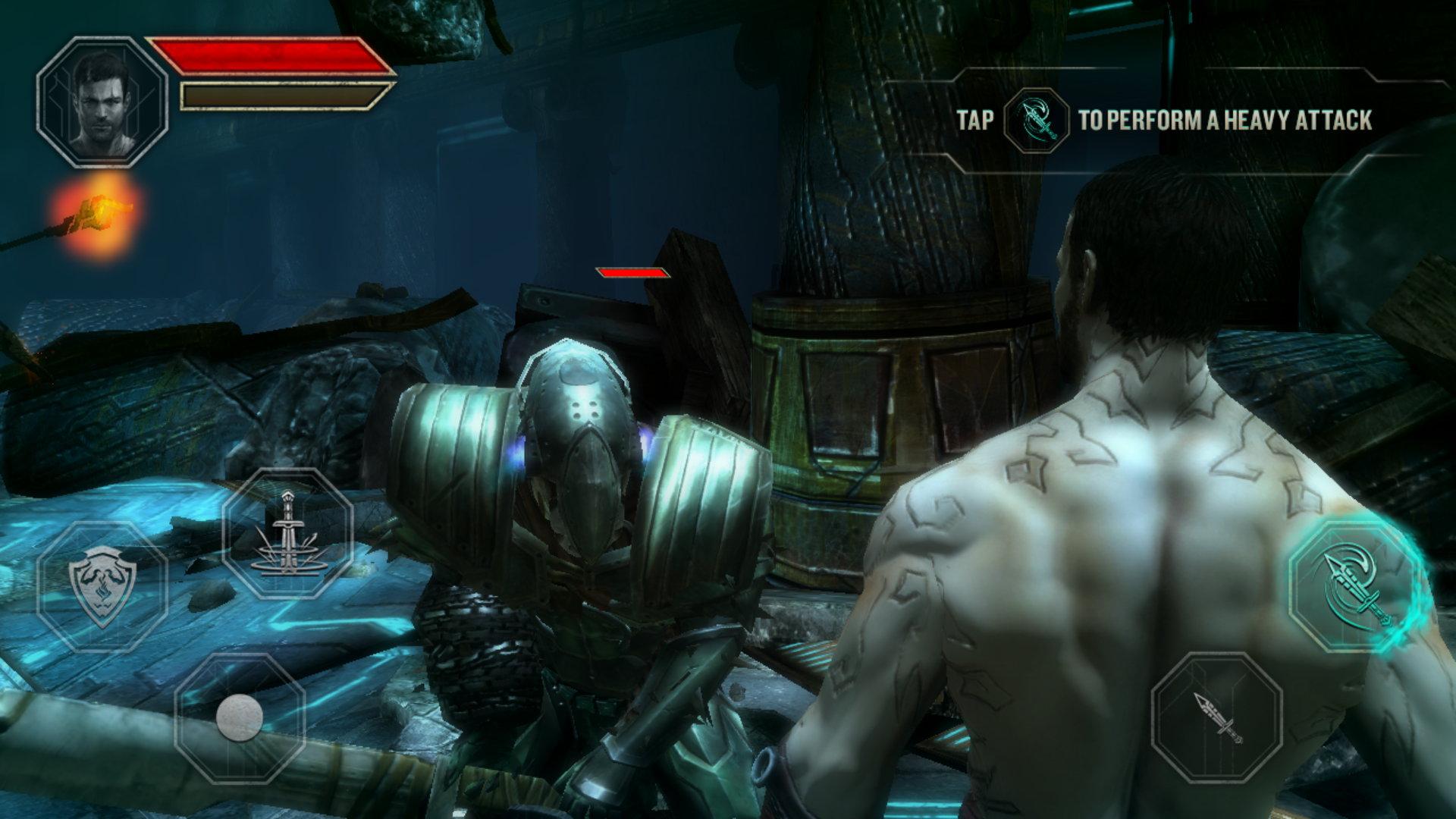
Task: Use the shield block button
Action: [102, 585]
